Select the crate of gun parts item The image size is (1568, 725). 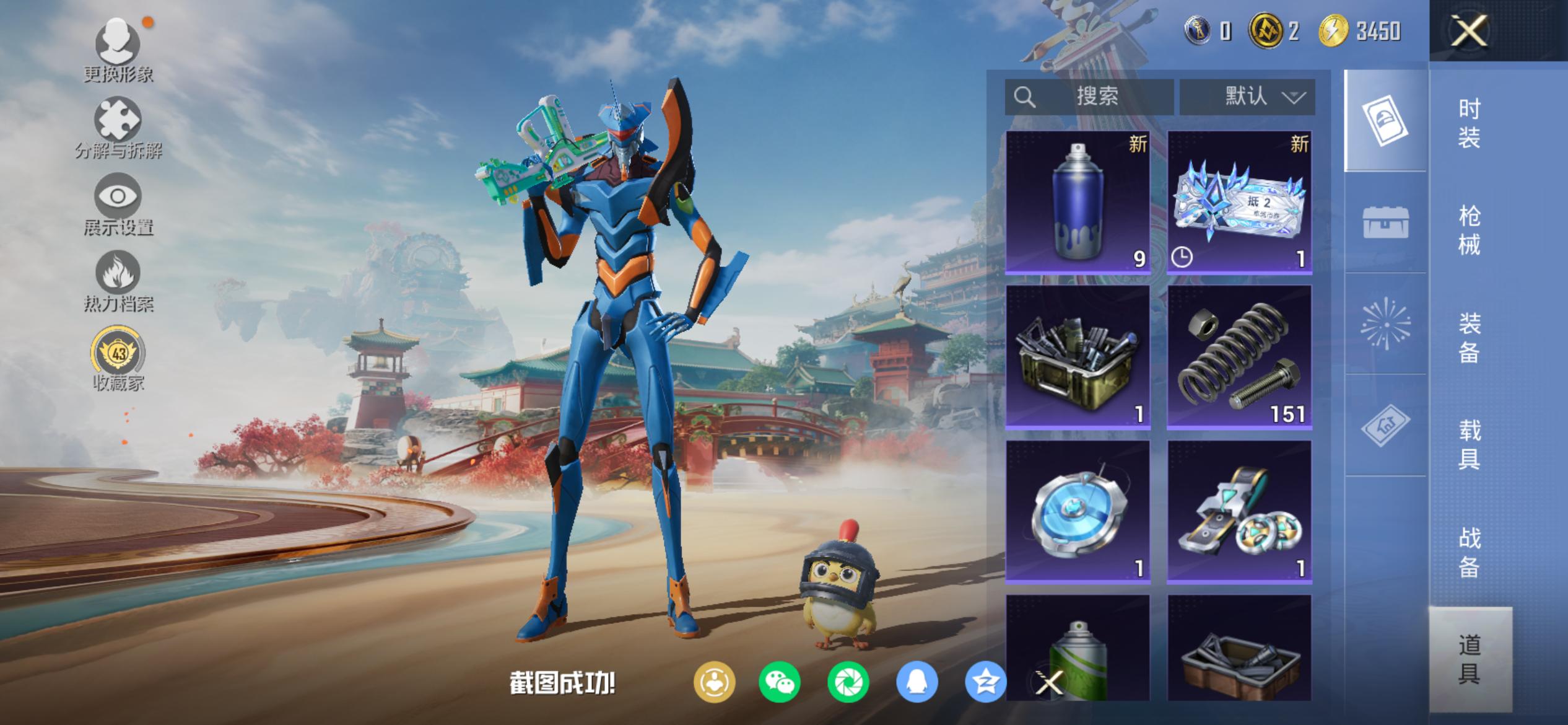[1078, 357]
